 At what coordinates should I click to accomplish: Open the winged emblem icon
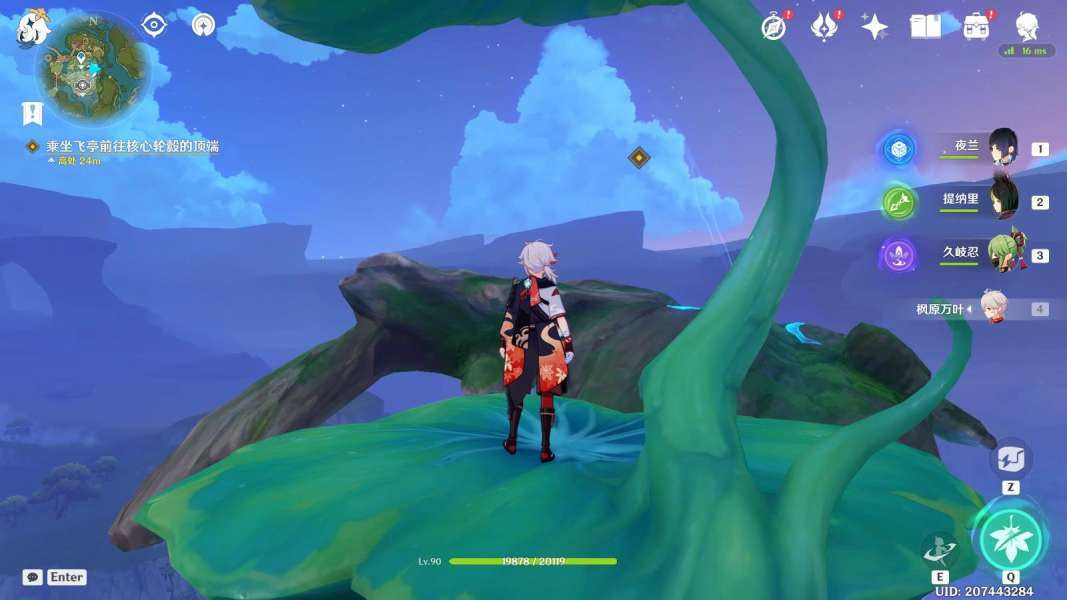pos(824,27)
